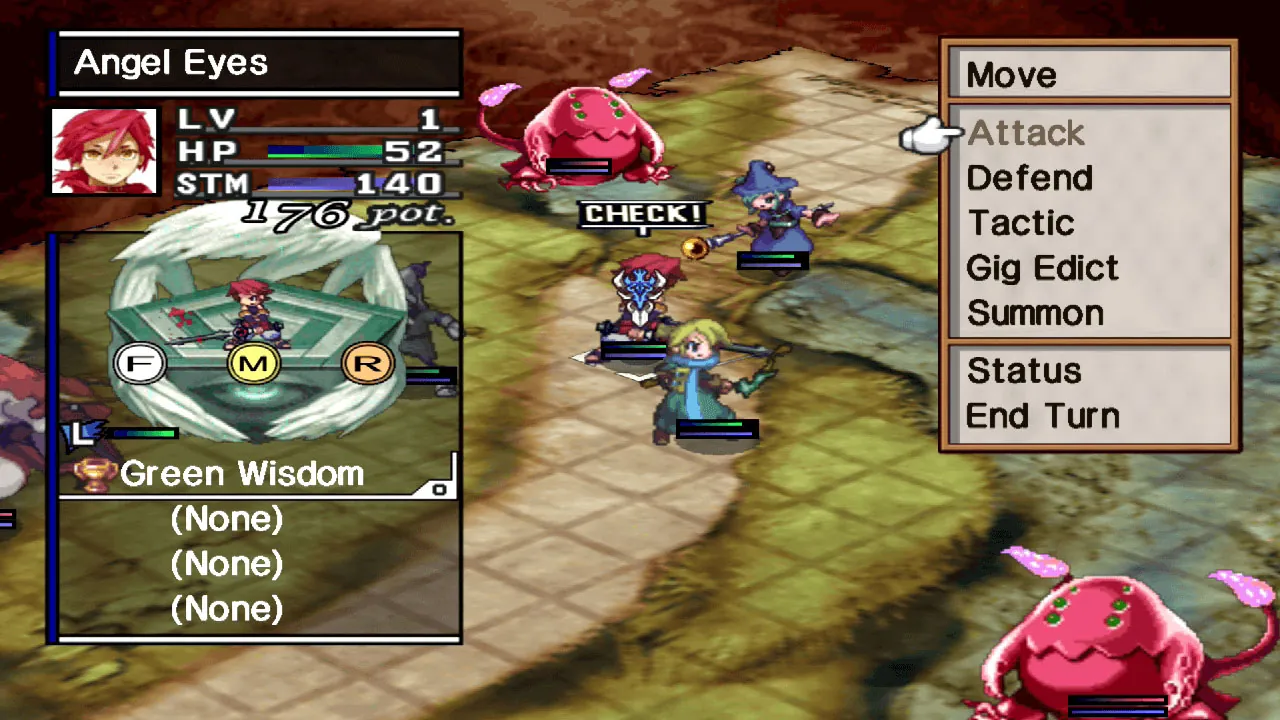Click the red-haired hero unit on the battlefield
This screenshot has width=1280, height=720.
(x=640, y=300)
